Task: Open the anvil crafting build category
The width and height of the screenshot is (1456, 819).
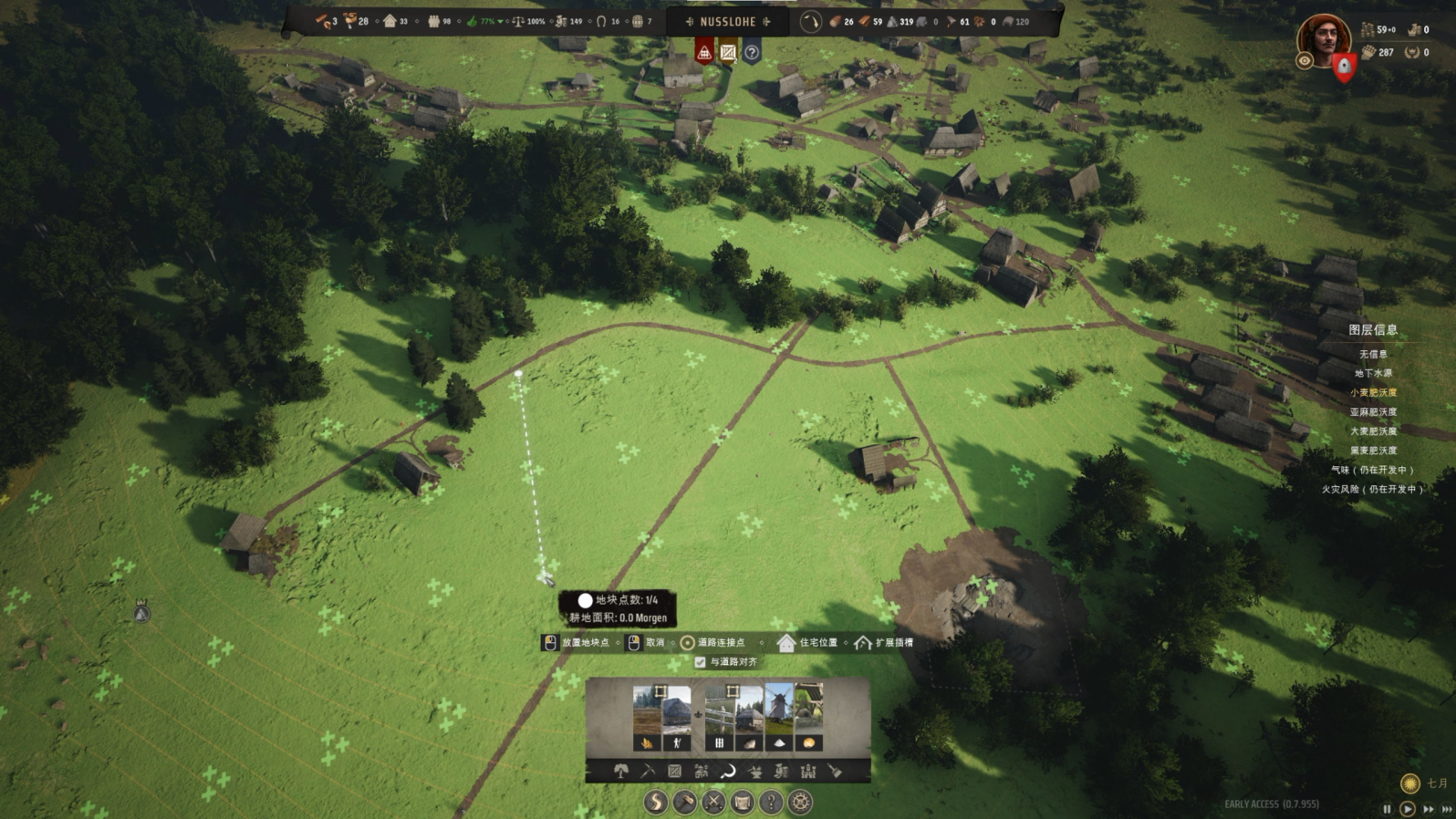Action: tap(754, 772)
